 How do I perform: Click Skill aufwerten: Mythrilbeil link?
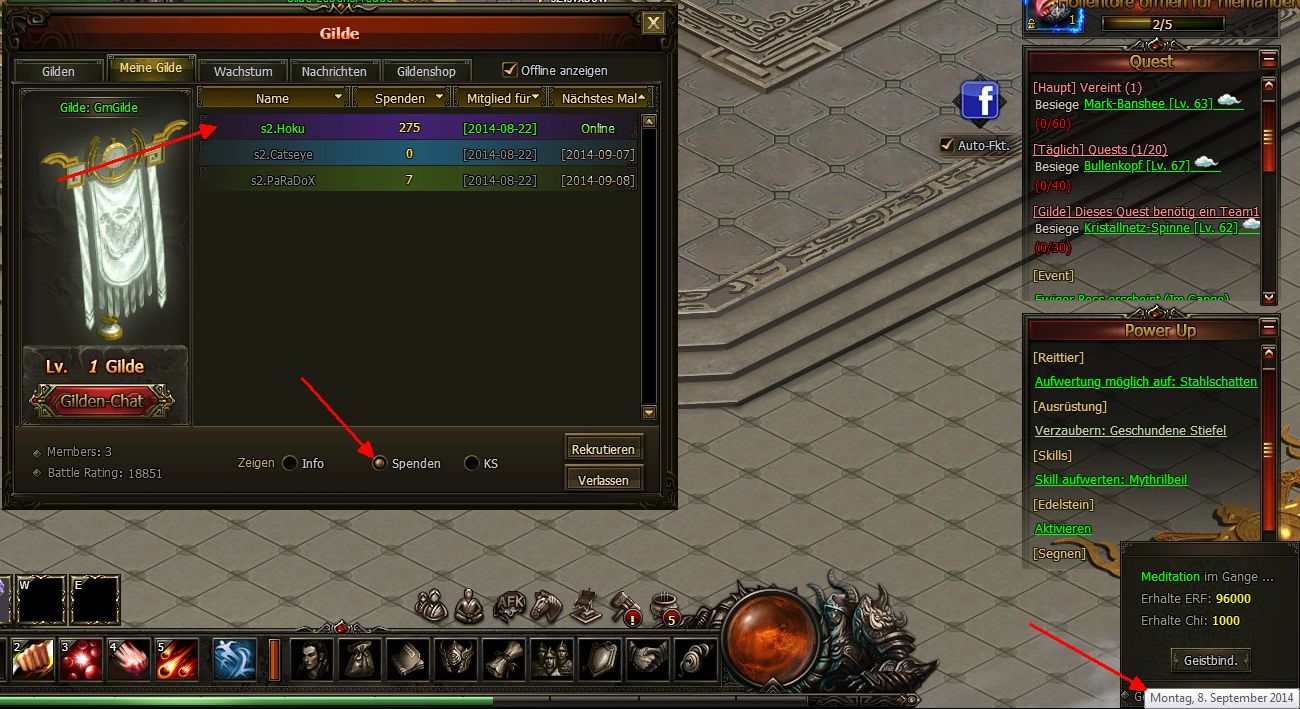pyautogui.click(x=1111, y=480)
